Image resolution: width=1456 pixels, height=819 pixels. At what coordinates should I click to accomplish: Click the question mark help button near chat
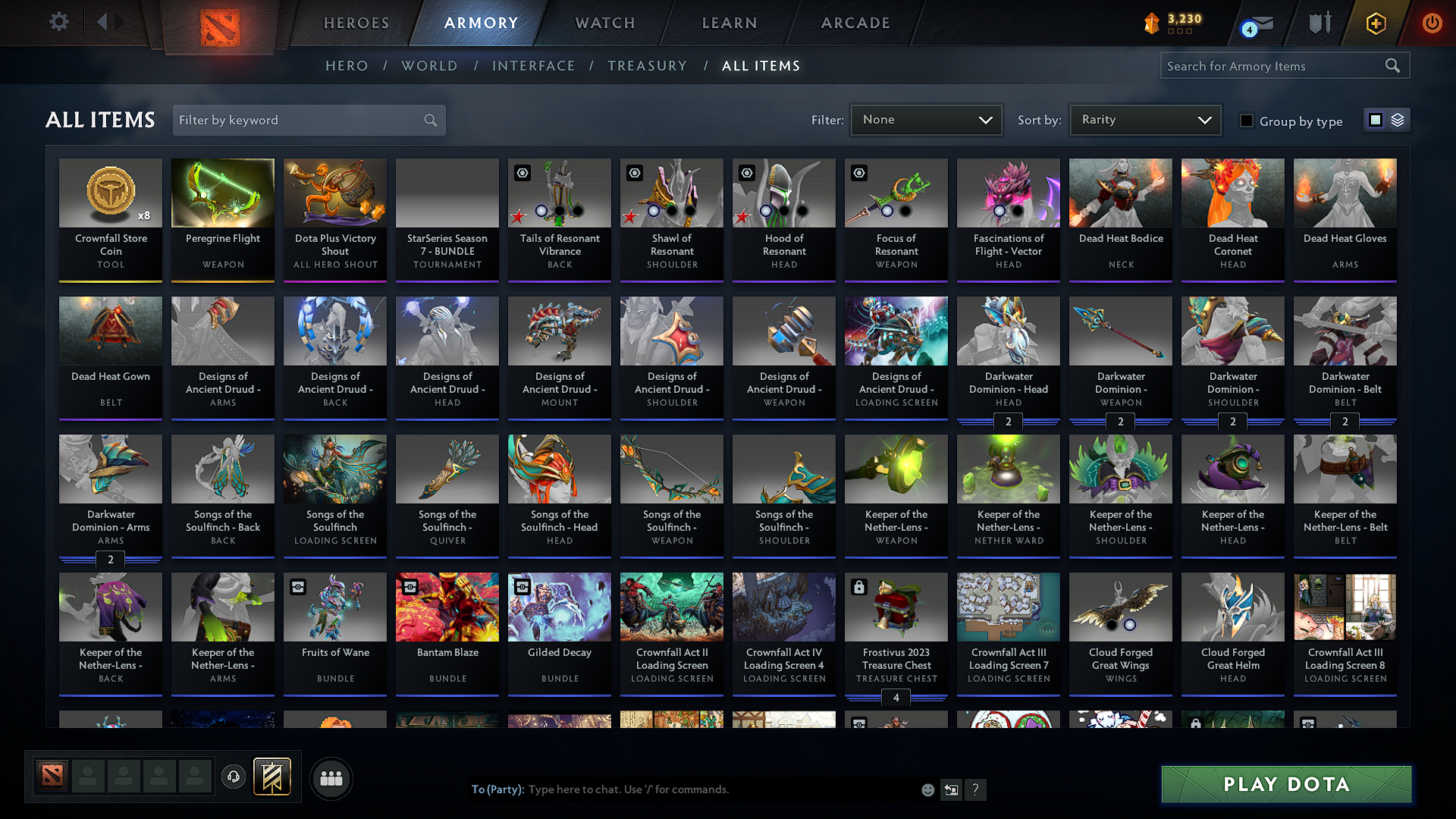coord(976,789)
